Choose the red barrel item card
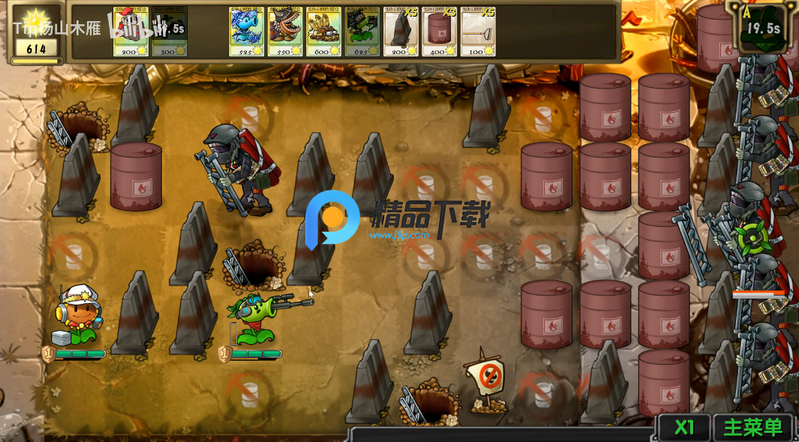799x442 pixels. (x=440, y=31)
